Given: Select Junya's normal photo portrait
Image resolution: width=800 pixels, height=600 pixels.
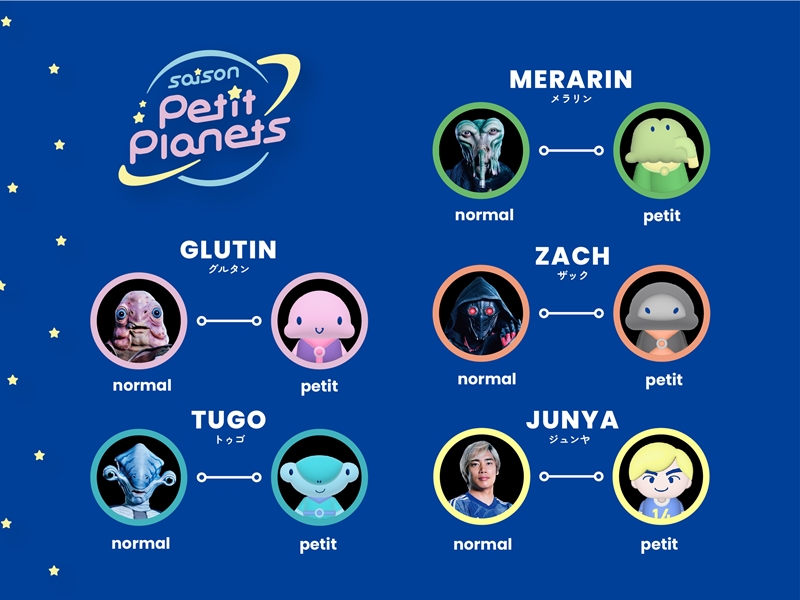Looking at the screenshot, I should pyautogui.click(x=481, y=477).
